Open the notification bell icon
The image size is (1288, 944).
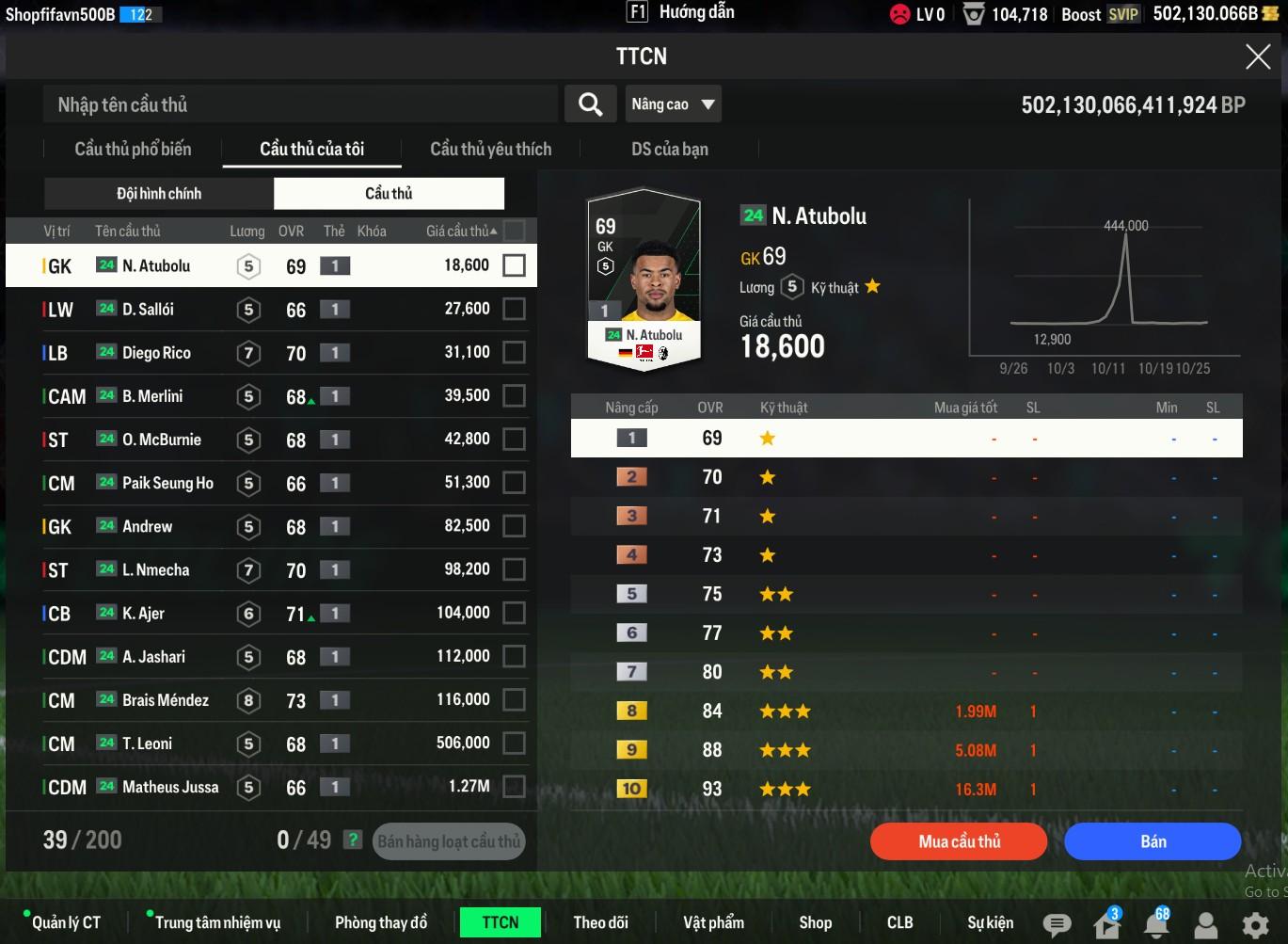click(x=1156, y=924)
